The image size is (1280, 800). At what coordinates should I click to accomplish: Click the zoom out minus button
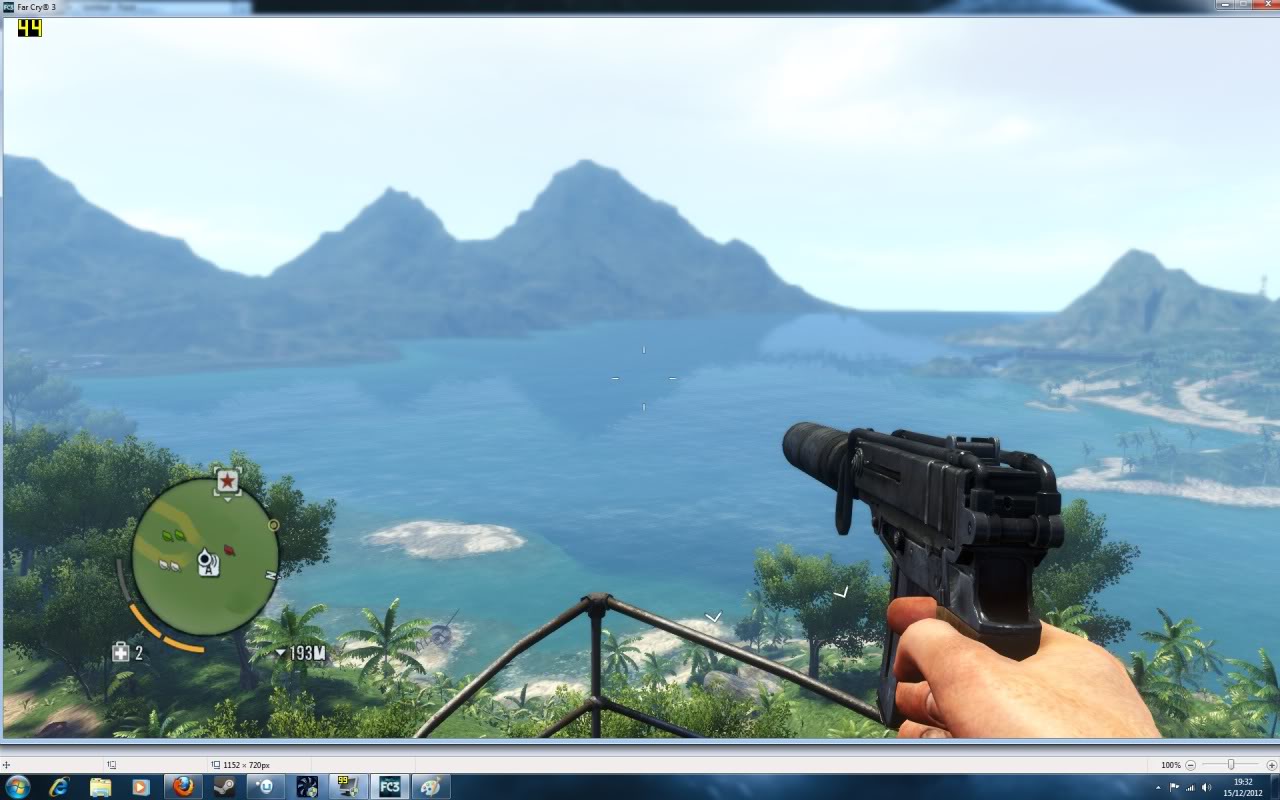coord(1190,764)
